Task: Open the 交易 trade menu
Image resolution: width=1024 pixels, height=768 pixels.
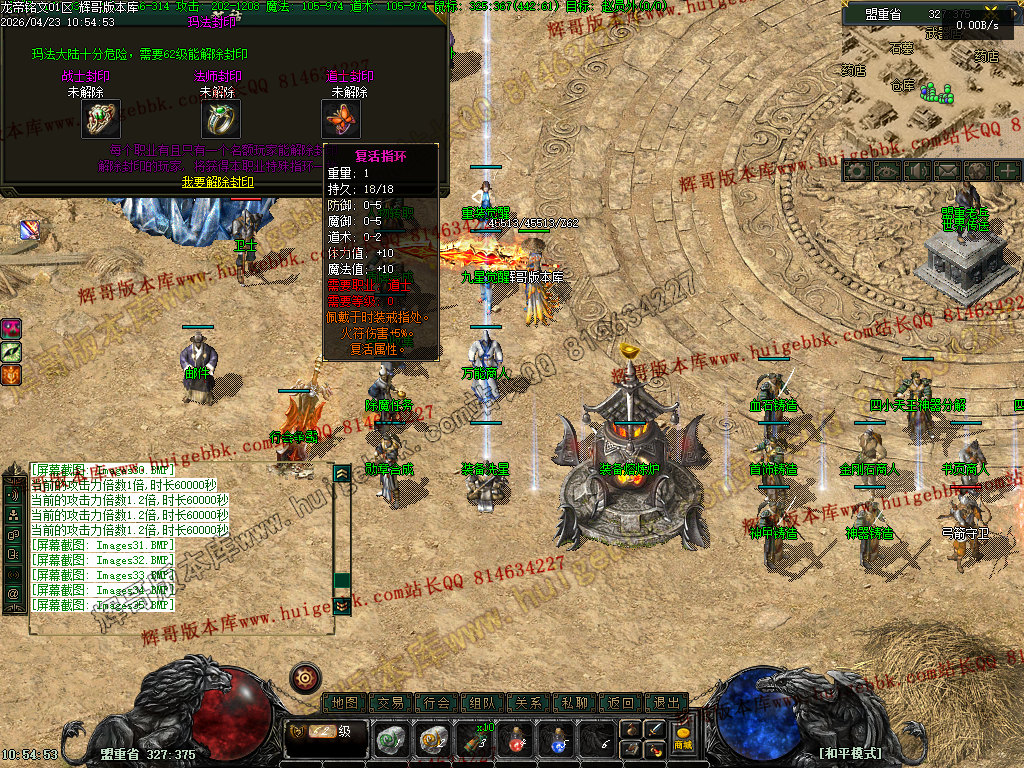Action: (391, 703)
